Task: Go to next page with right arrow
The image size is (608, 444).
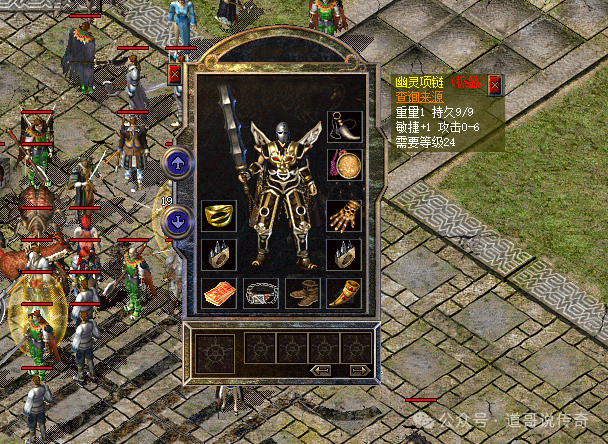Action: click(359, 370)
